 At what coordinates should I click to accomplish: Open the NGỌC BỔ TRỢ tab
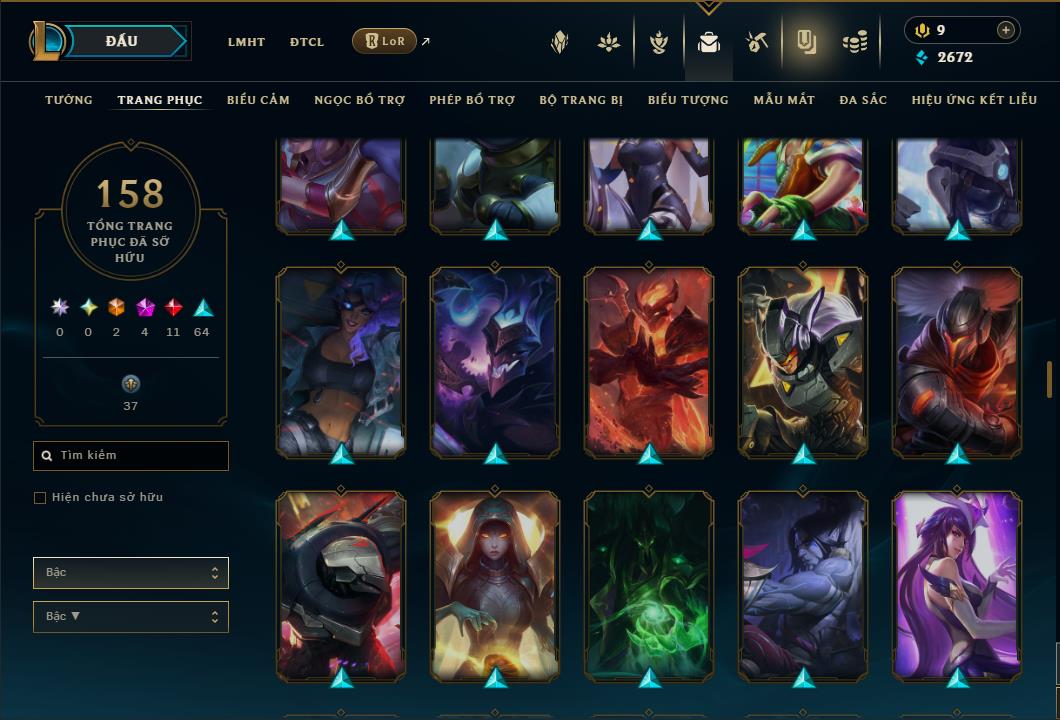pos(359,100)
